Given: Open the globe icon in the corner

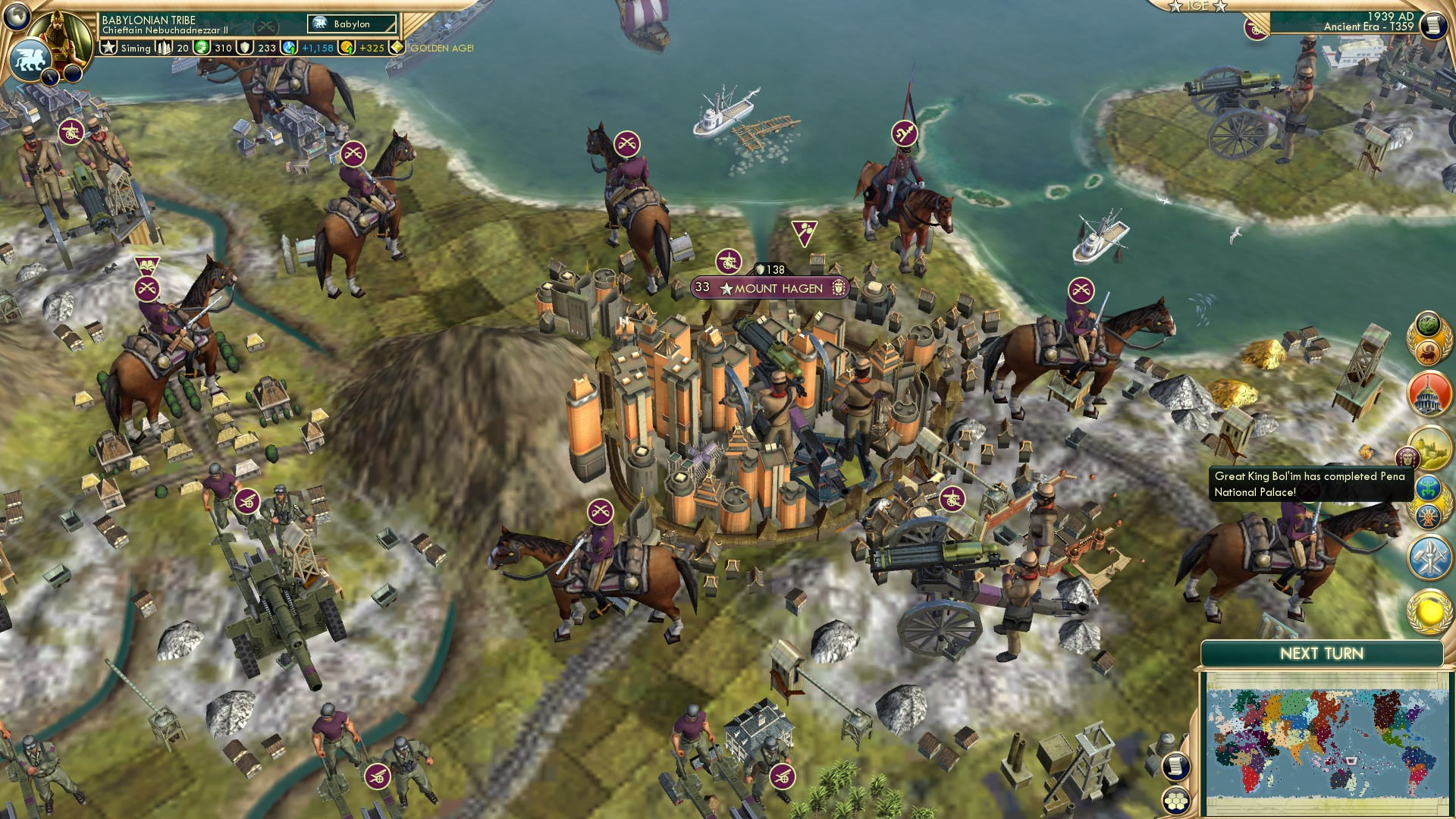Looking at the screenshot, I should (17, 15).
